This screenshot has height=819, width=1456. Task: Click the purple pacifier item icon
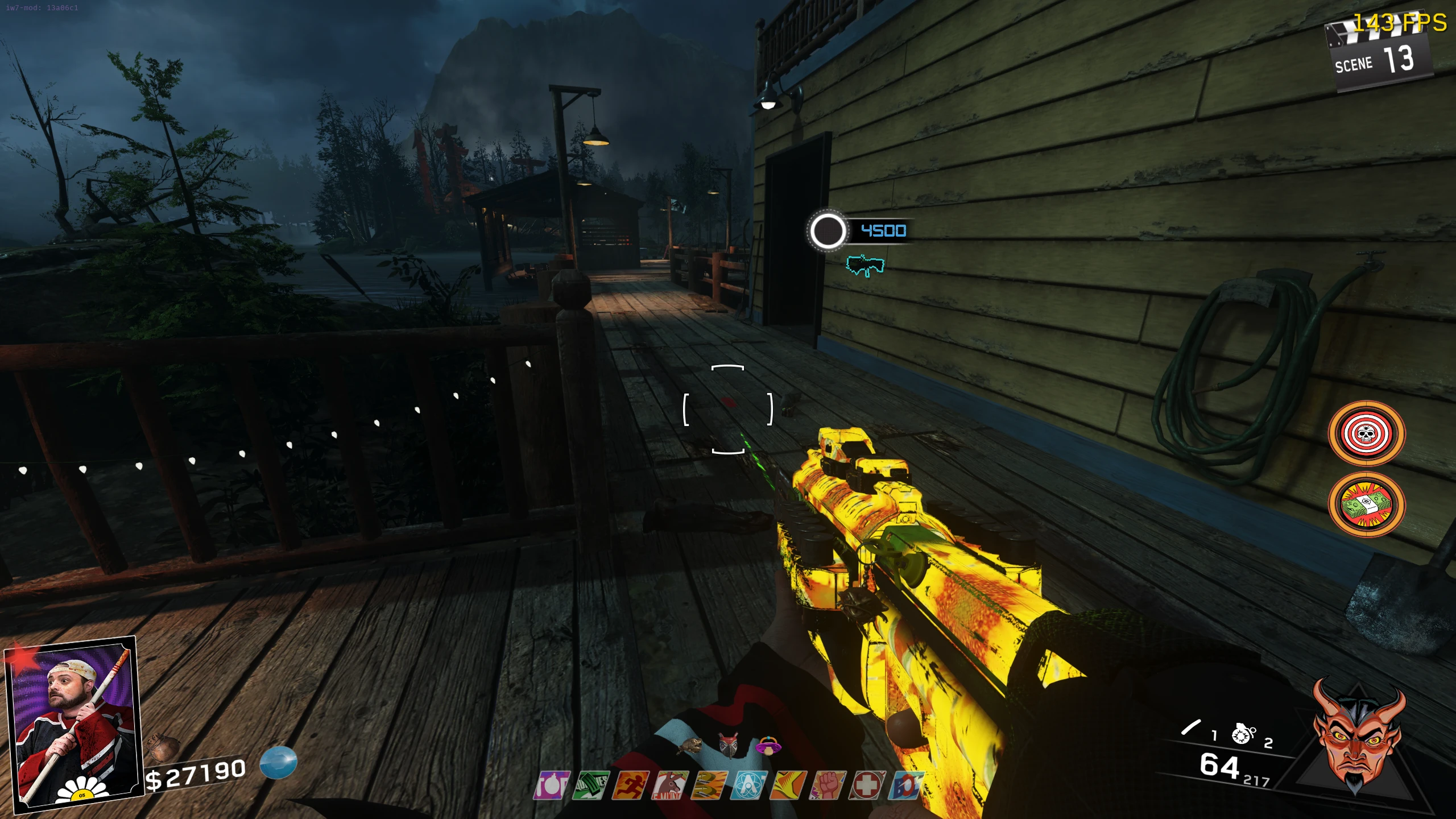tap(768, 746)
